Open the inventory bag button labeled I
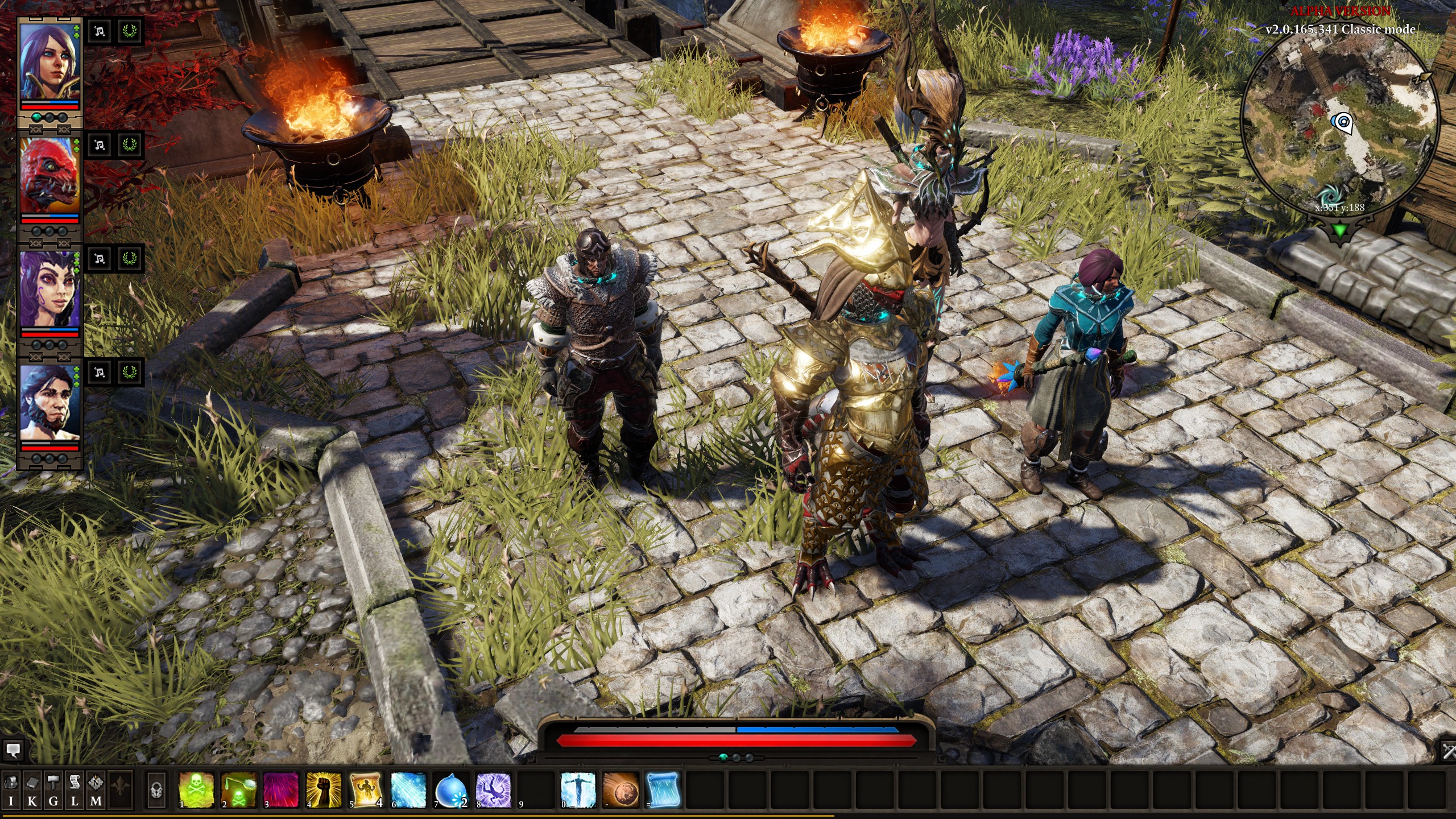The image size is (1456, 819). [x=11, y=789]
